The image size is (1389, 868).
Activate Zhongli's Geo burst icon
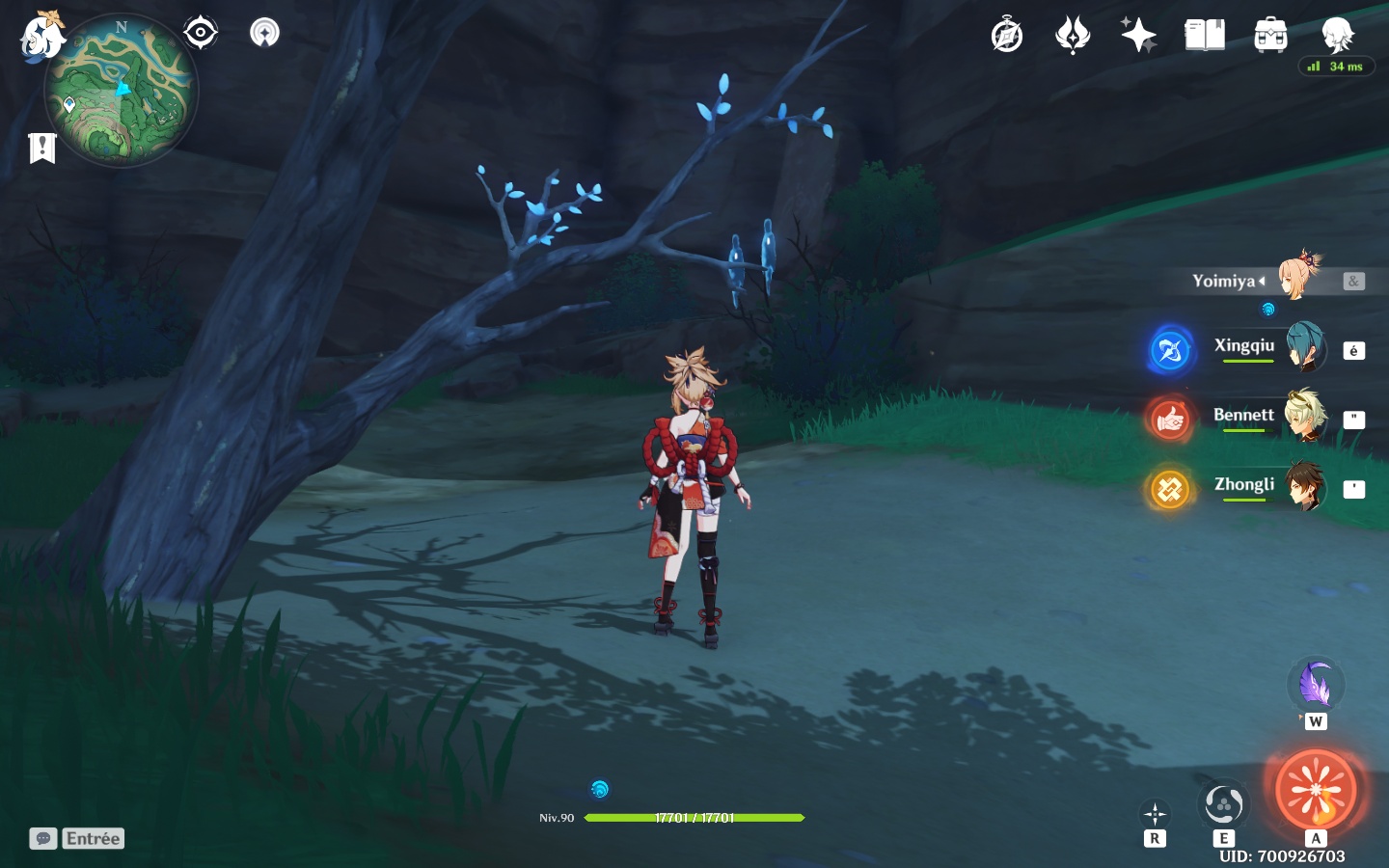pyautogui.click(x=1170, y=489)
